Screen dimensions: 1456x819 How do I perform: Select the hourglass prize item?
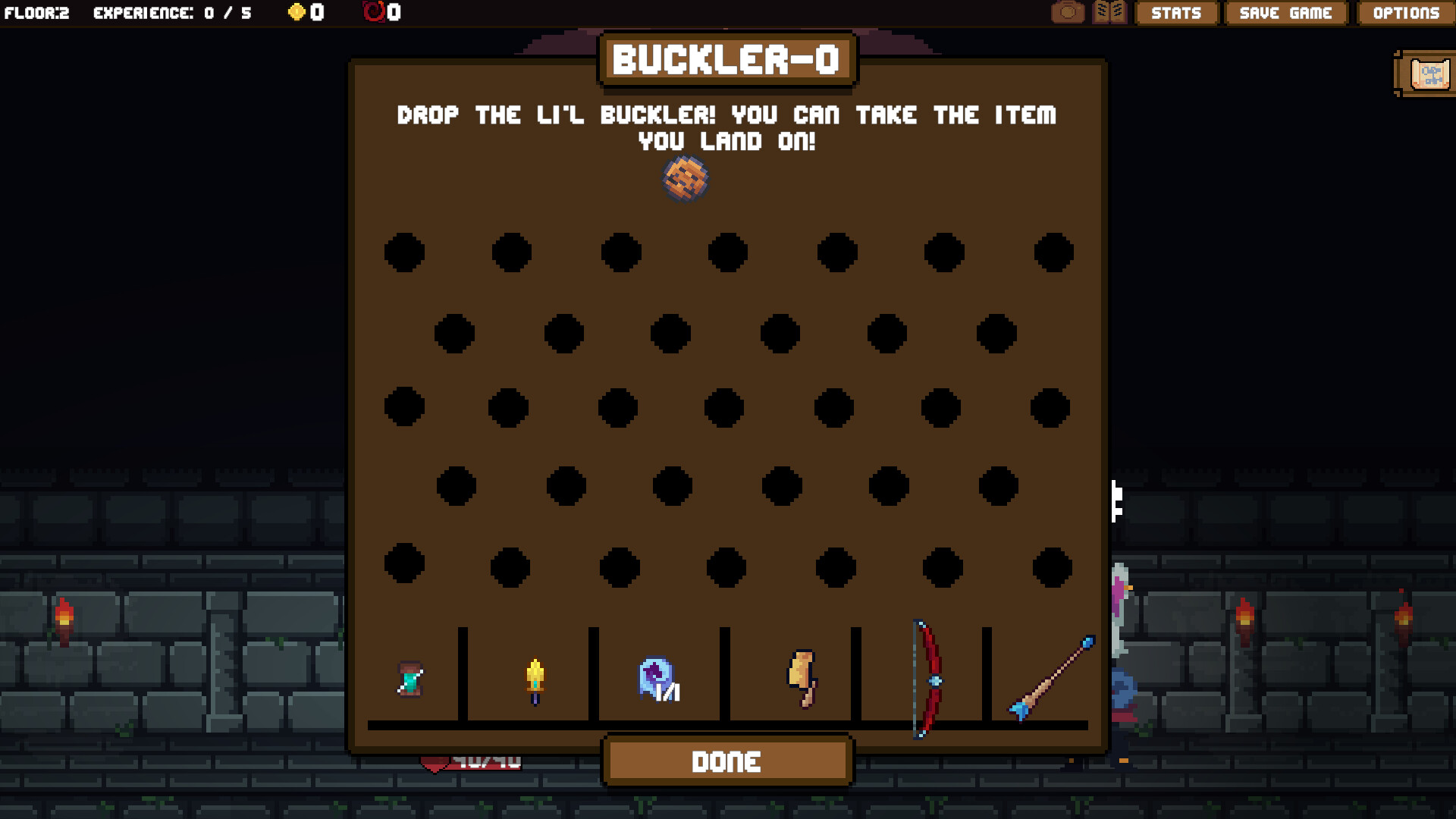tap(409, 677)
